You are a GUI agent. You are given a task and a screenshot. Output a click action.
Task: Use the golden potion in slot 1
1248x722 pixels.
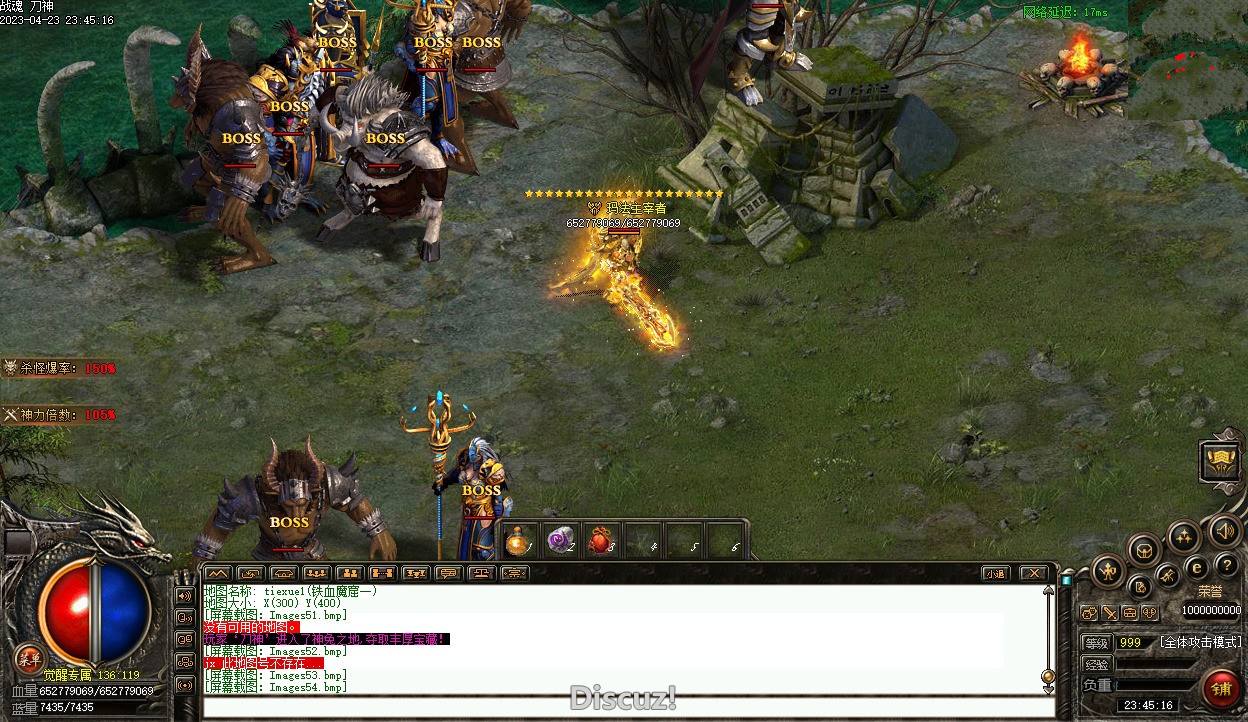pyautogui.click(x=518, y=541)
